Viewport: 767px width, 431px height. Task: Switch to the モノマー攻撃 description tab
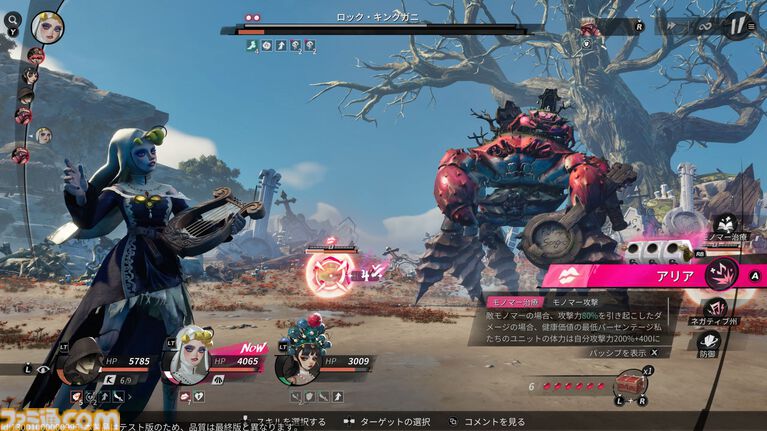click(x=577, y=301)
